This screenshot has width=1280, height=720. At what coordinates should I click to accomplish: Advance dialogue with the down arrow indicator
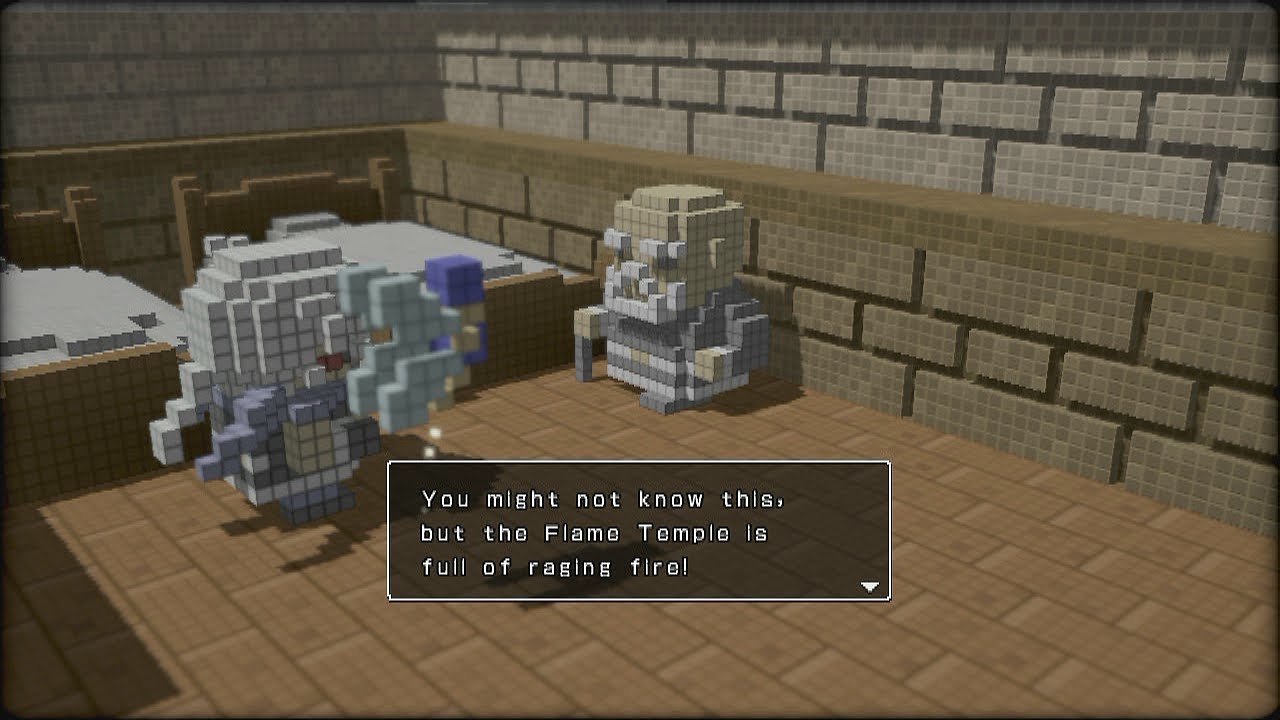tap(869, 587)
